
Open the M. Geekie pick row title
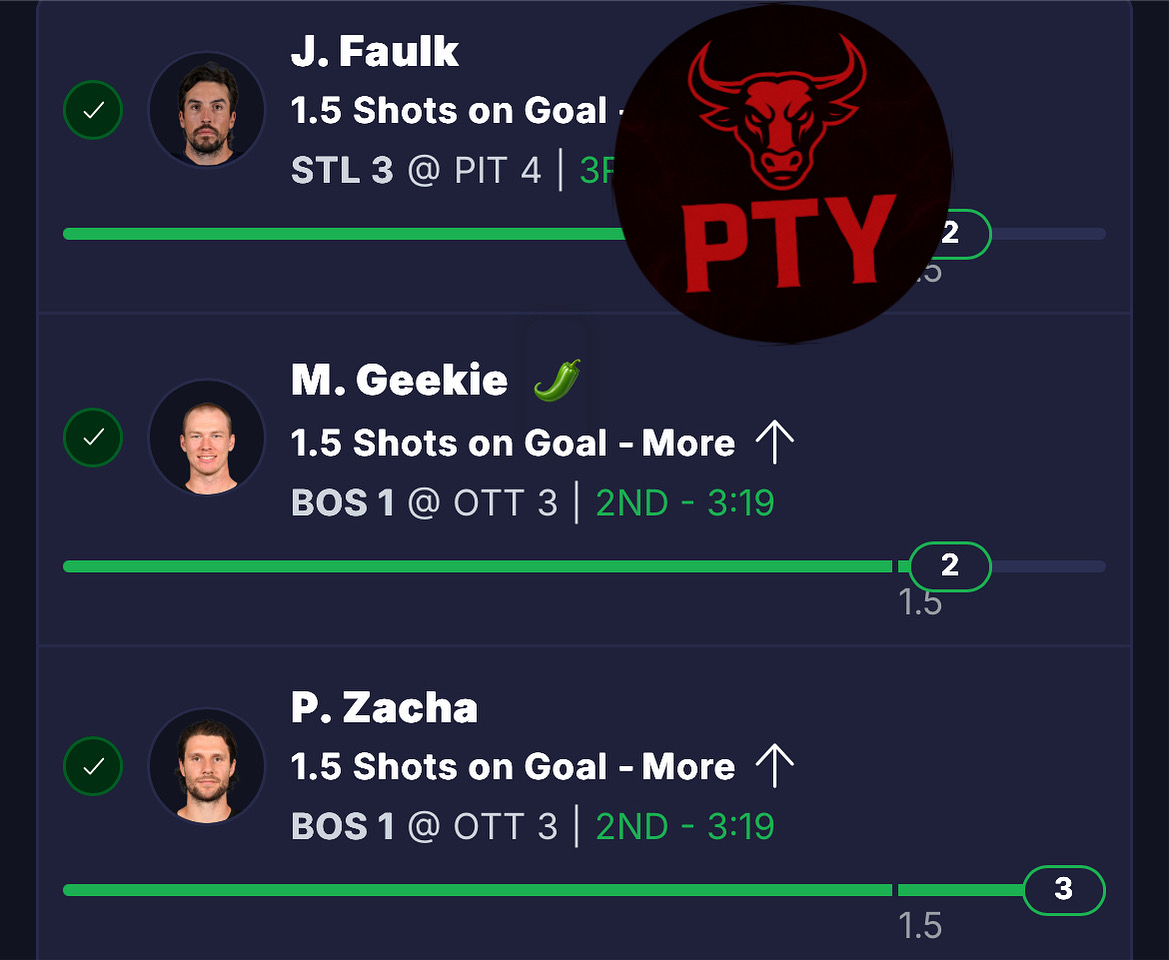click(x=399, y=380)
